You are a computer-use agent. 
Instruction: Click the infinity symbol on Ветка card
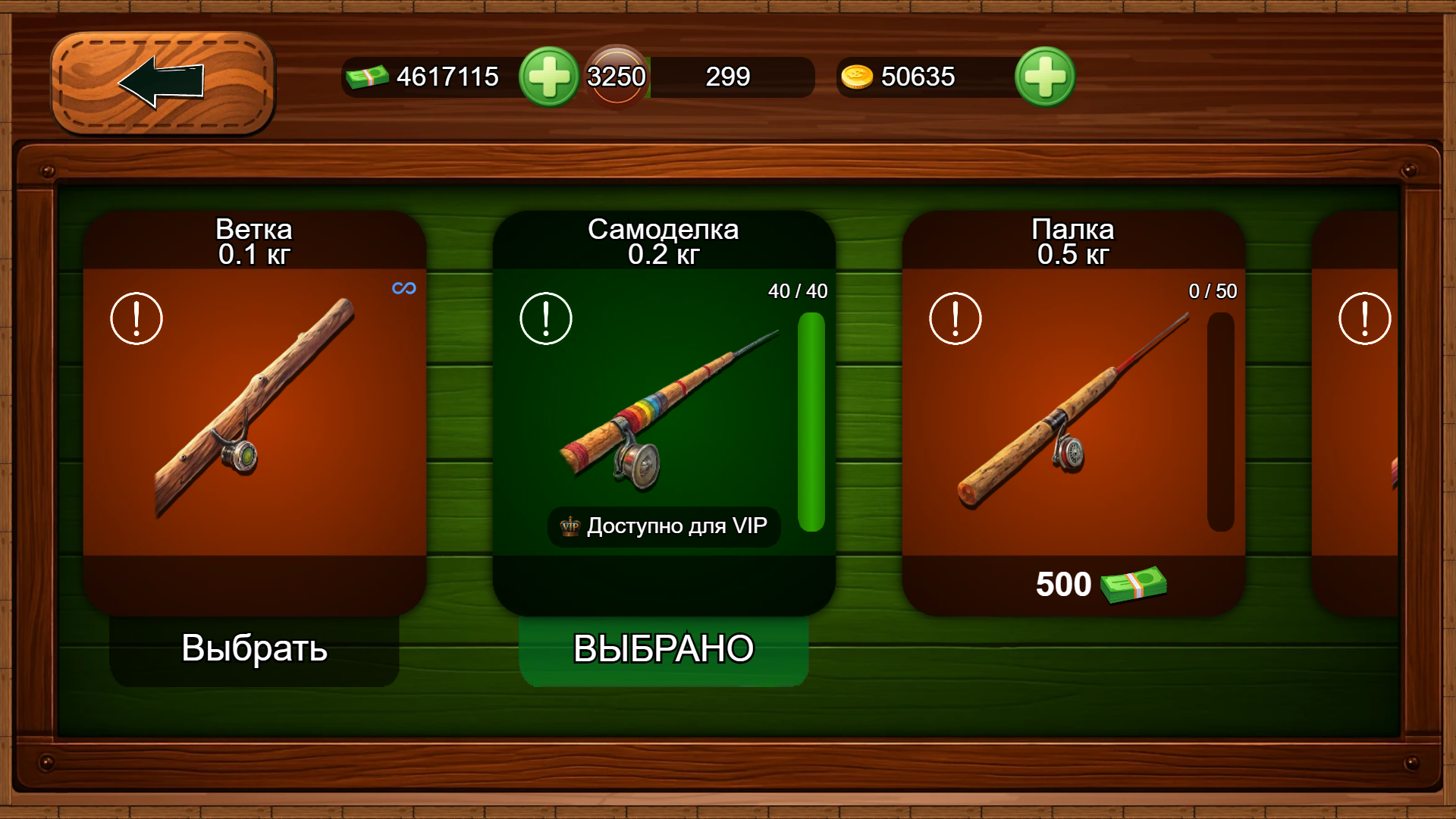[403, 287]
